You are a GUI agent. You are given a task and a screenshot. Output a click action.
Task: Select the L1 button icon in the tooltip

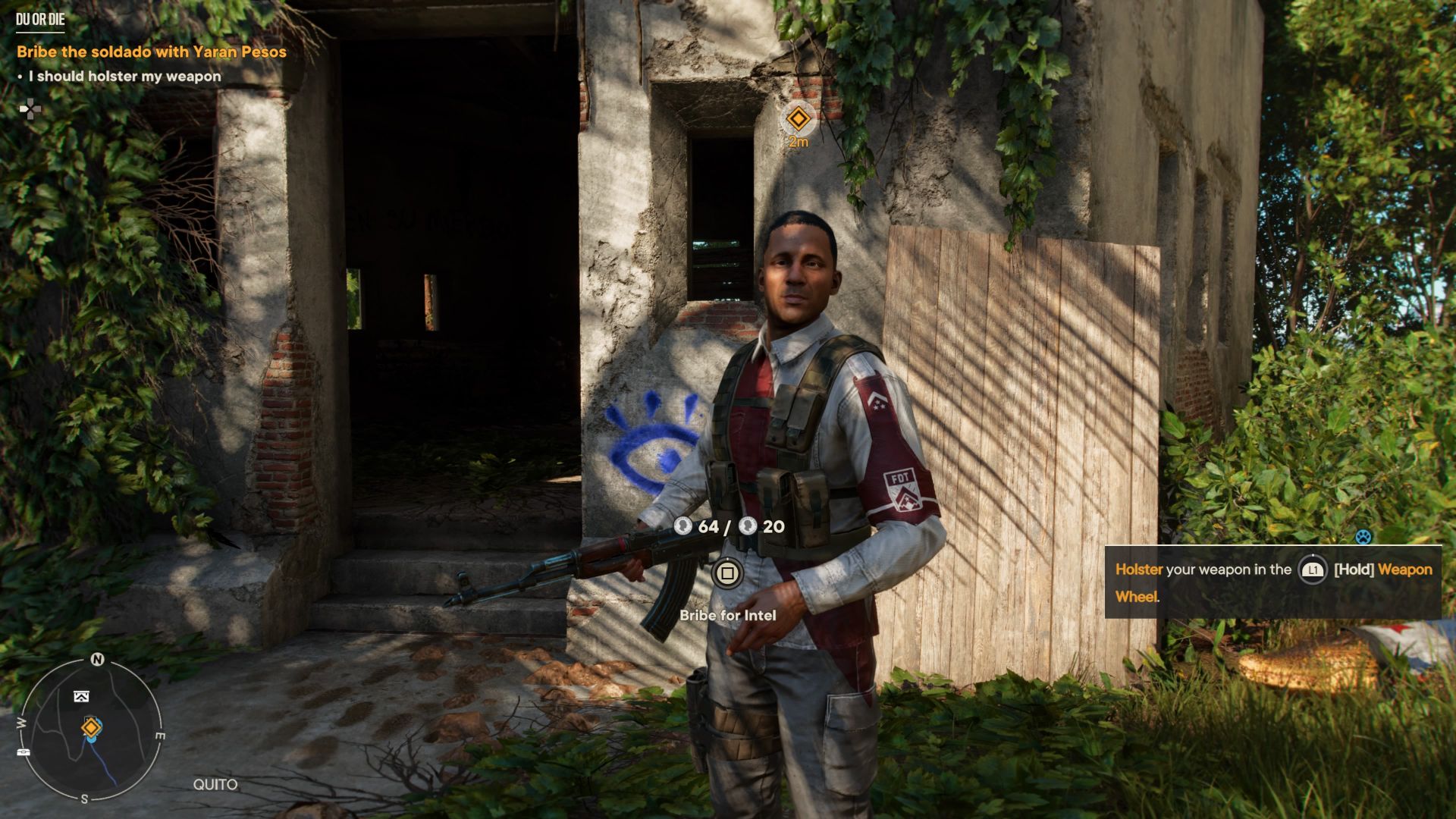(x=1313, y=570)
